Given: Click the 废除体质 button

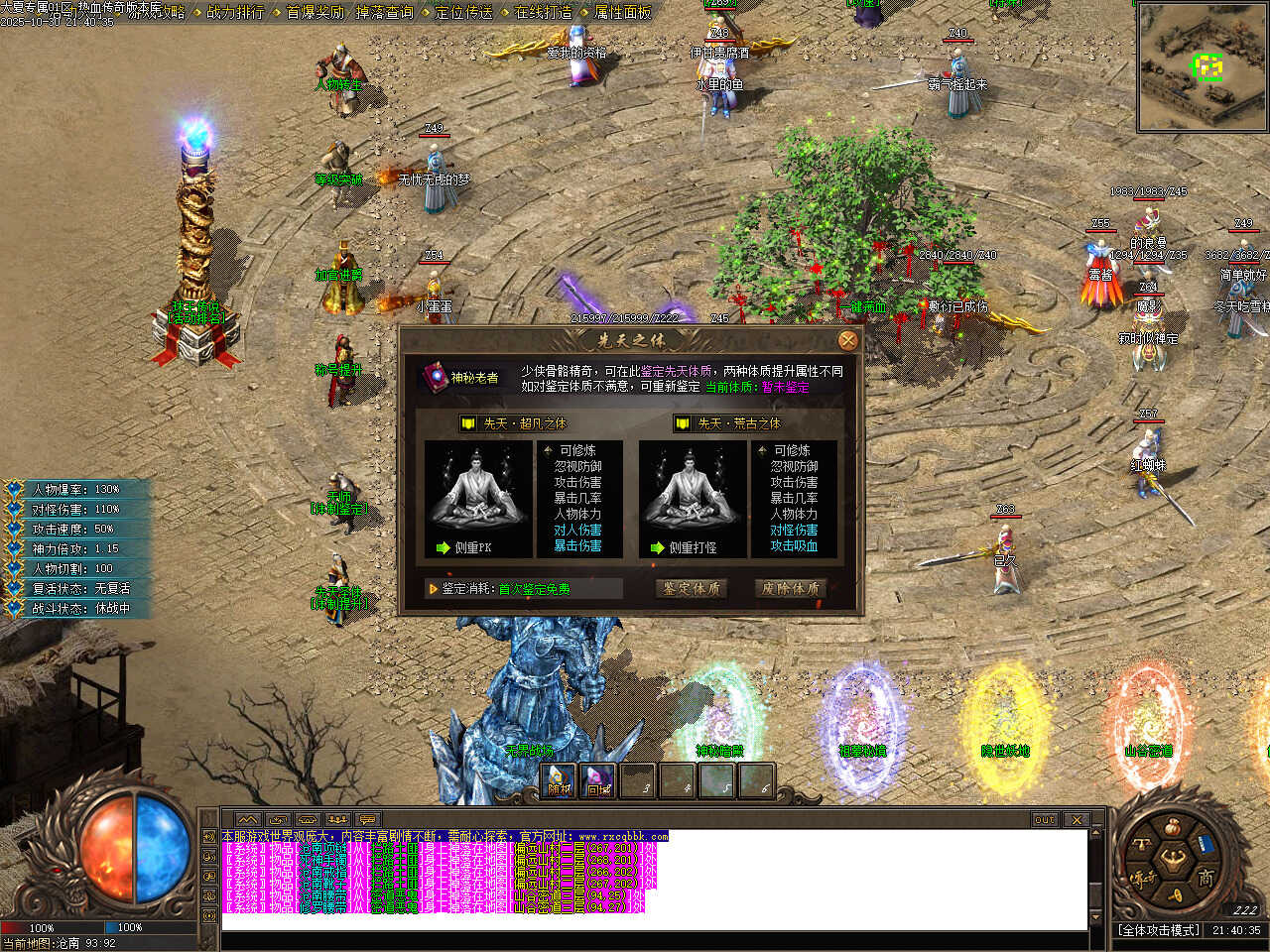Looking at the screenshot, I should [x=790, y=588].
